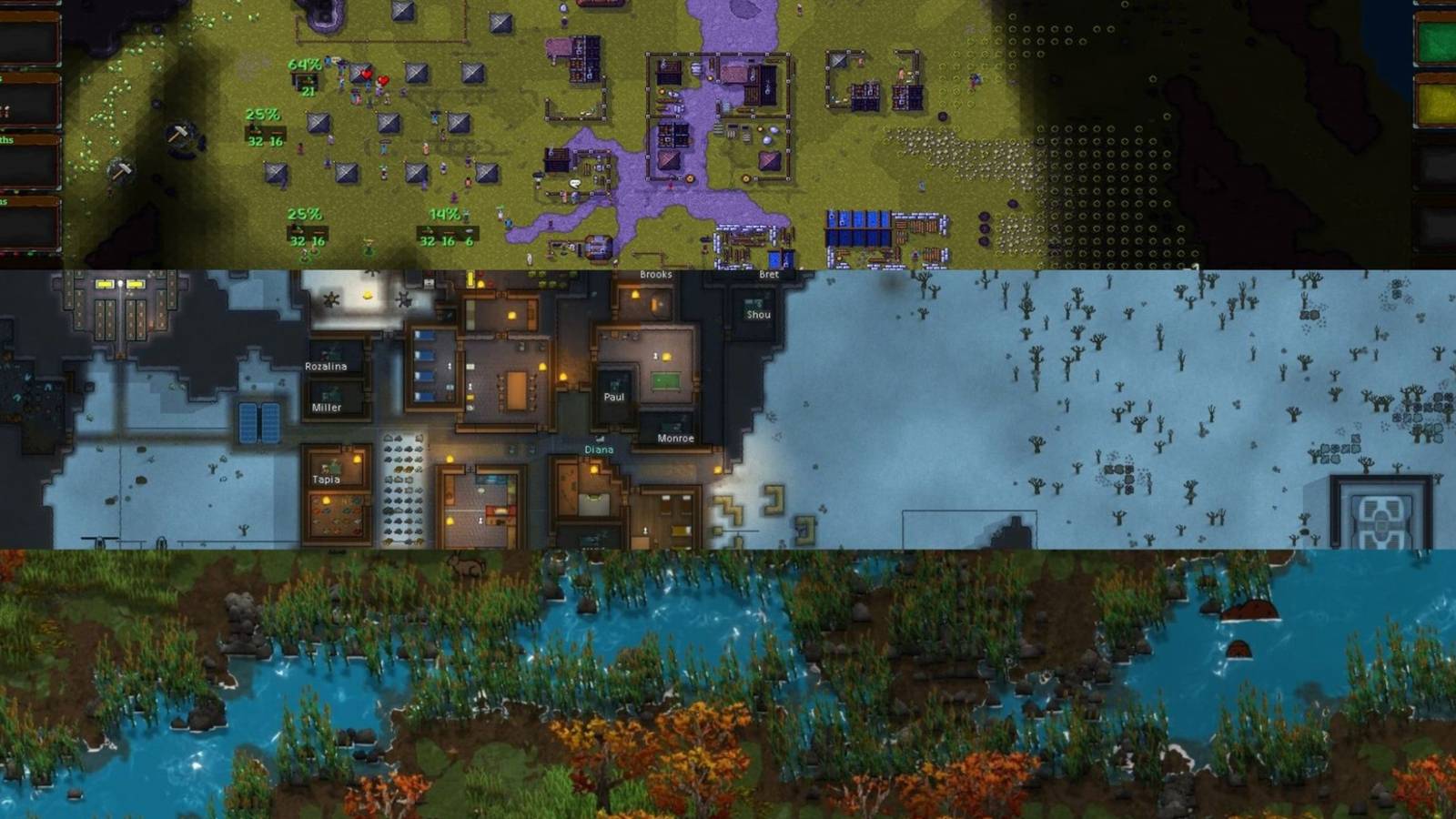The width and height of the screenshot is (1456, 819).
Task: Select Brooks's name label
Action: click(655, 274)
